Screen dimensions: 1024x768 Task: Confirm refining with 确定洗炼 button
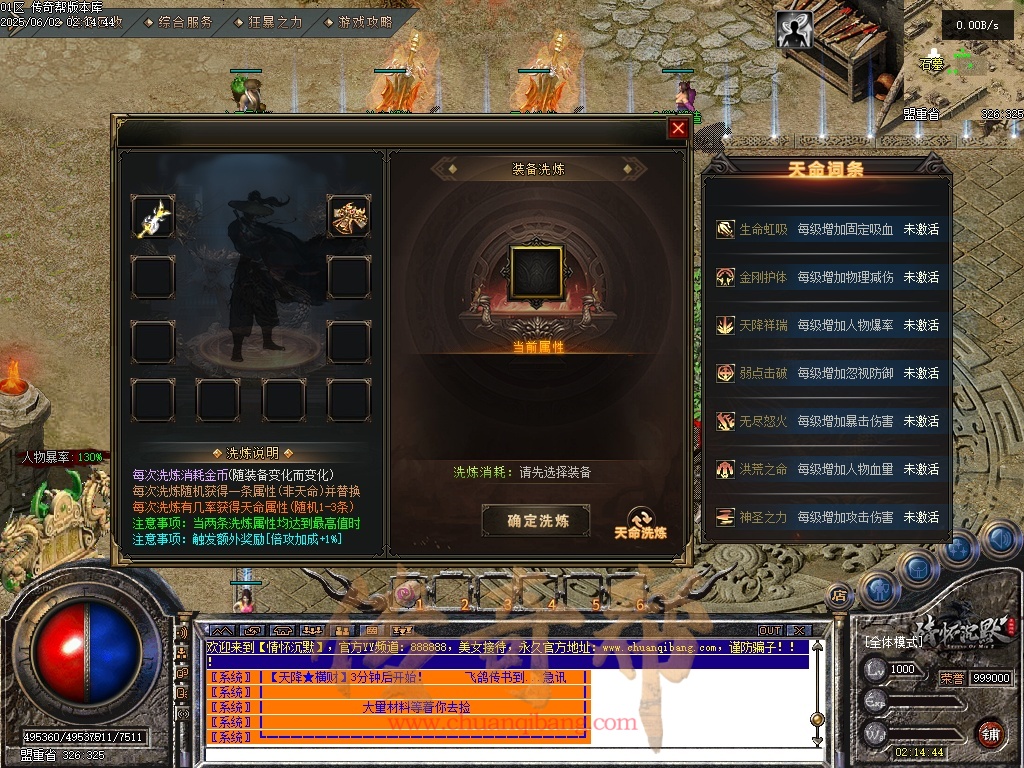coord(536,520)
